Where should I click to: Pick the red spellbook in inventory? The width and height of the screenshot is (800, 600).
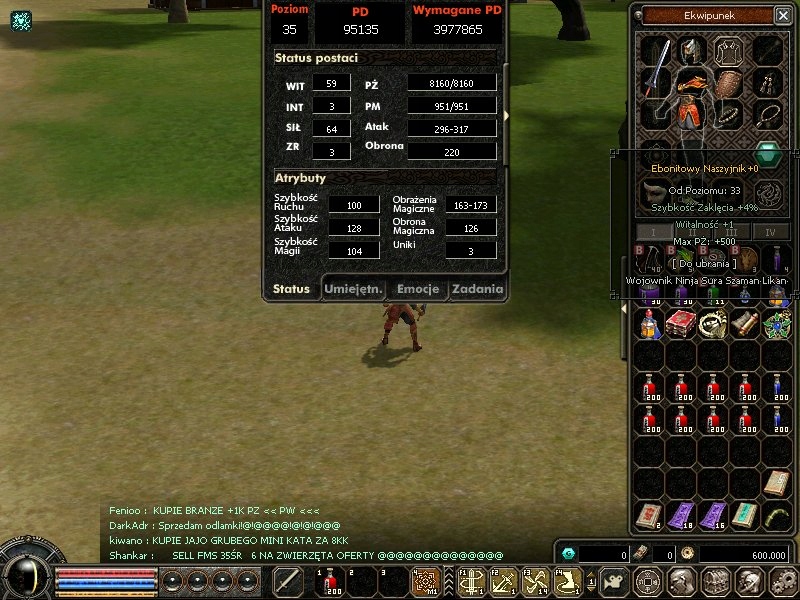click(682, 323)
